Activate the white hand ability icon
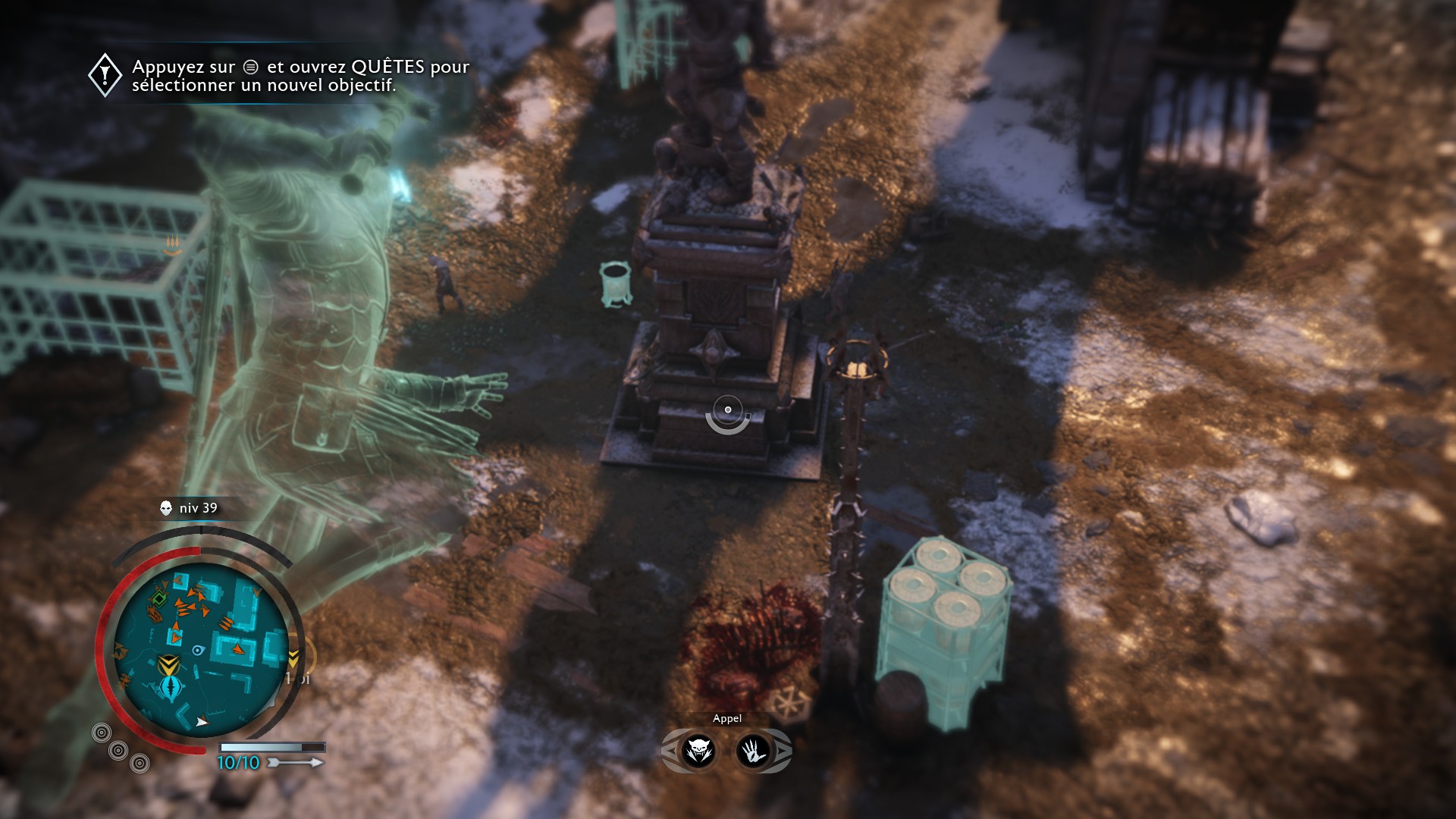 (753, 751)
